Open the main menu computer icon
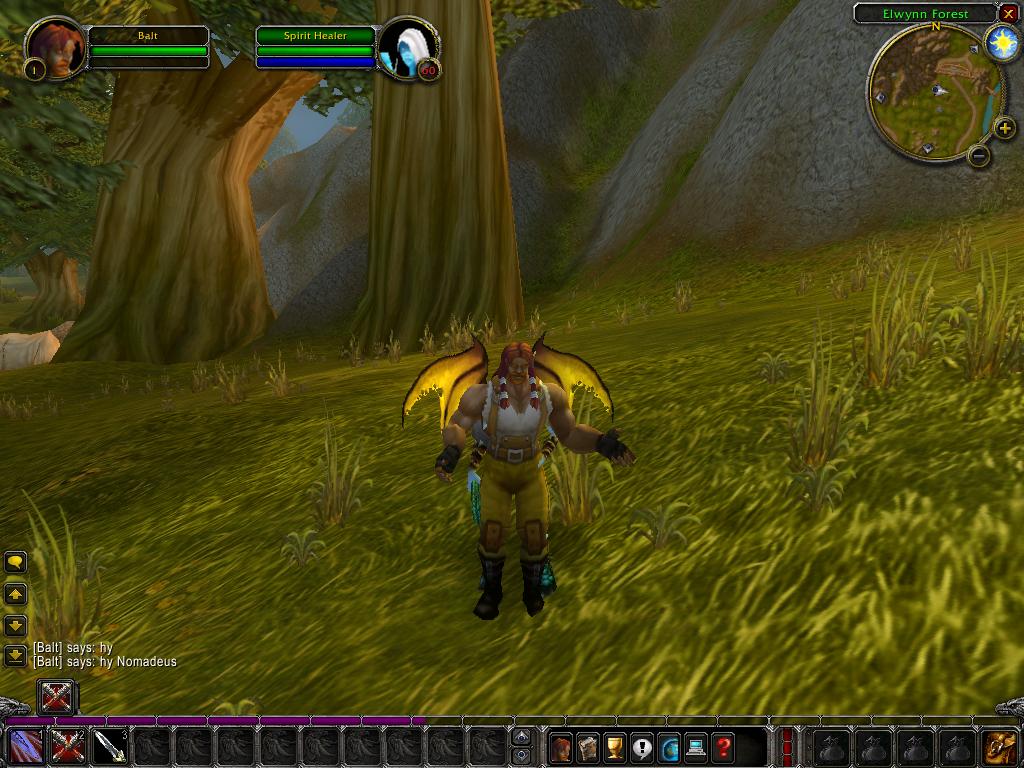This screenshot has height=768, width=1024. tap(696, 746)
